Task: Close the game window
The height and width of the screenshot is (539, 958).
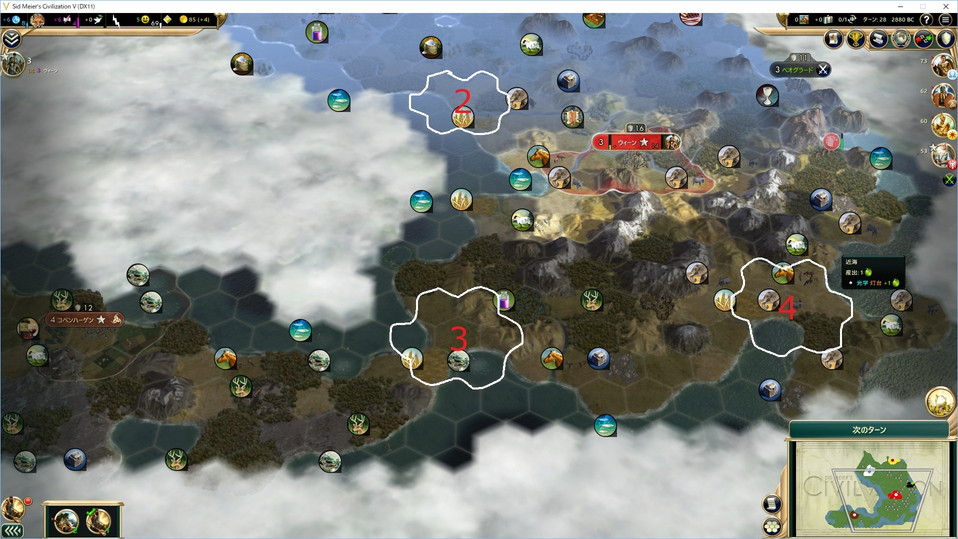Action: click(943, 6)
